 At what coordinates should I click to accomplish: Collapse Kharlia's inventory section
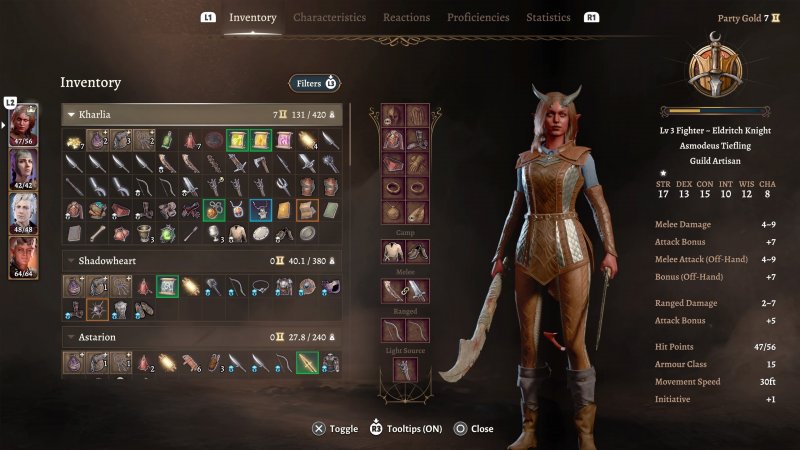pyautogui.click(x=71, y=115)
